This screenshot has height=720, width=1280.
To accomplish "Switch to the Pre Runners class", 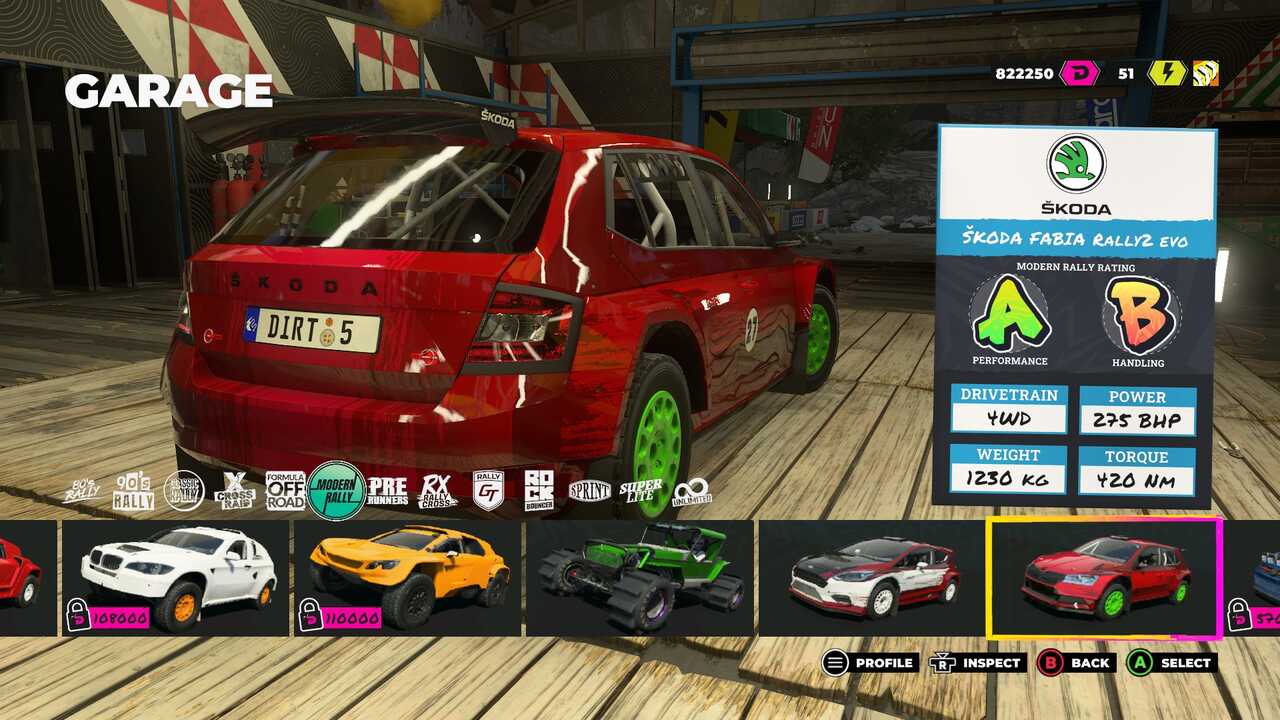I will 387,491.
